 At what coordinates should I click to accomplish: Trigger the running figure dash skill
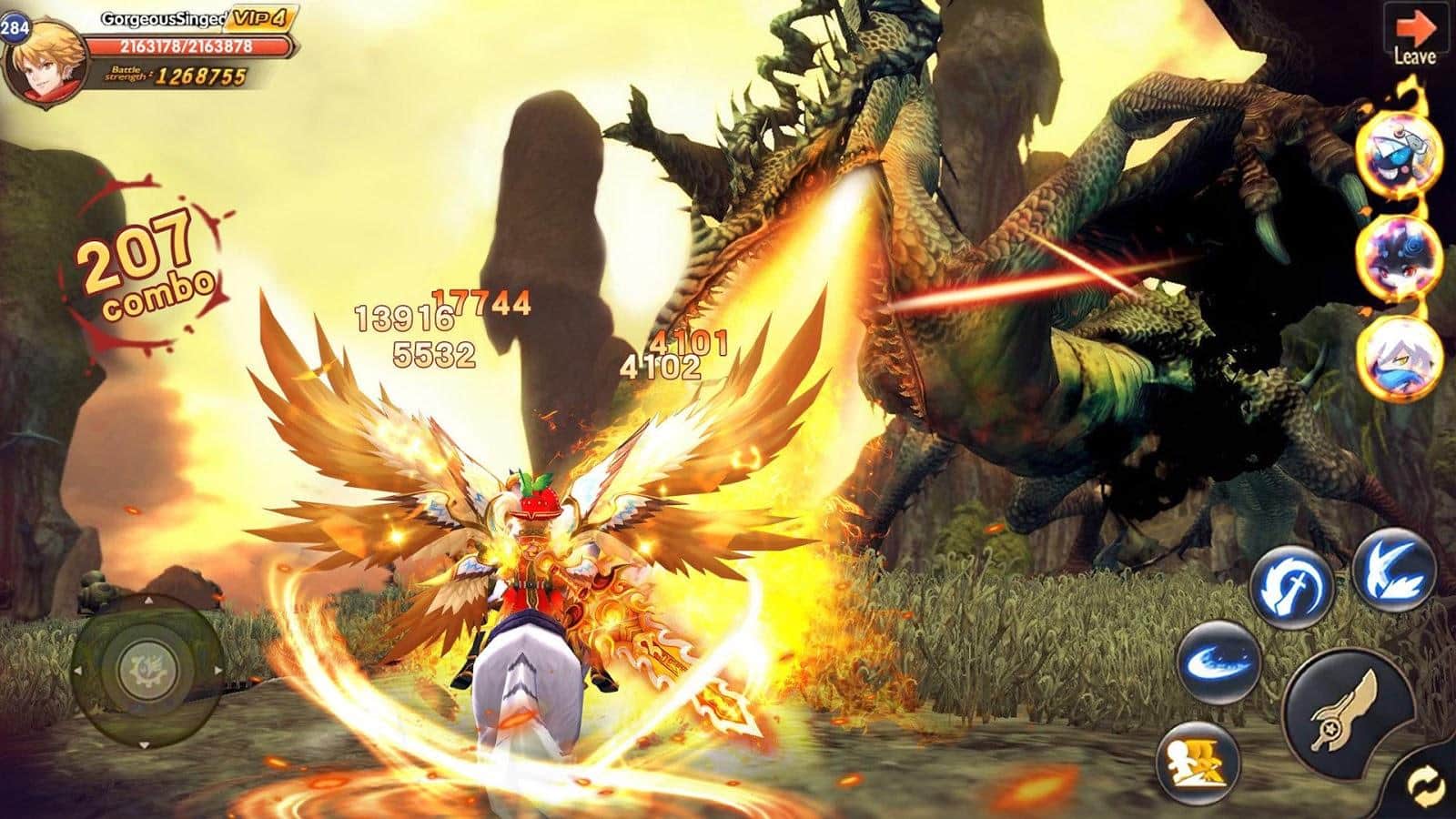[1201, 760]
